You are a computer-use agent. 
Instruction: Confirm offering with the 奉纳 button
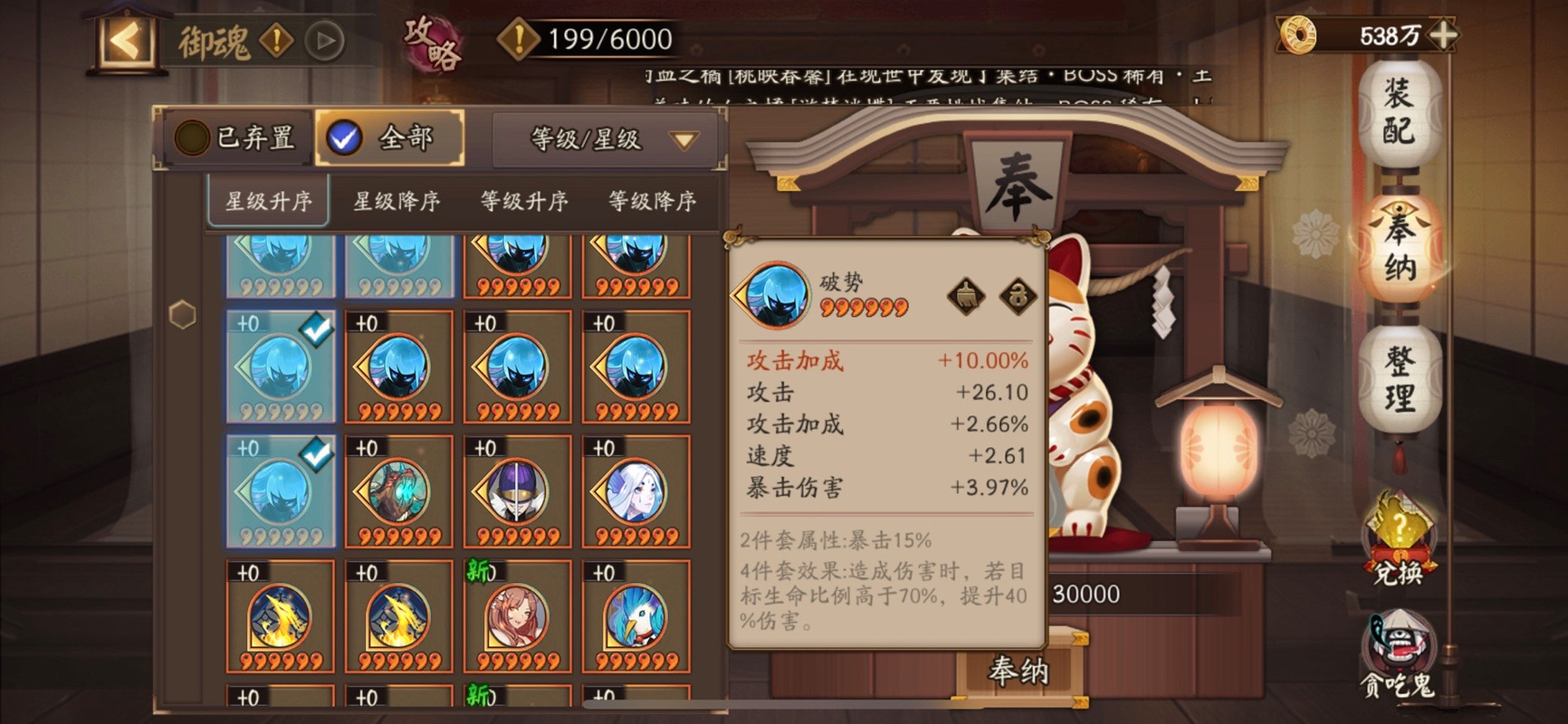click(1018, 672)
